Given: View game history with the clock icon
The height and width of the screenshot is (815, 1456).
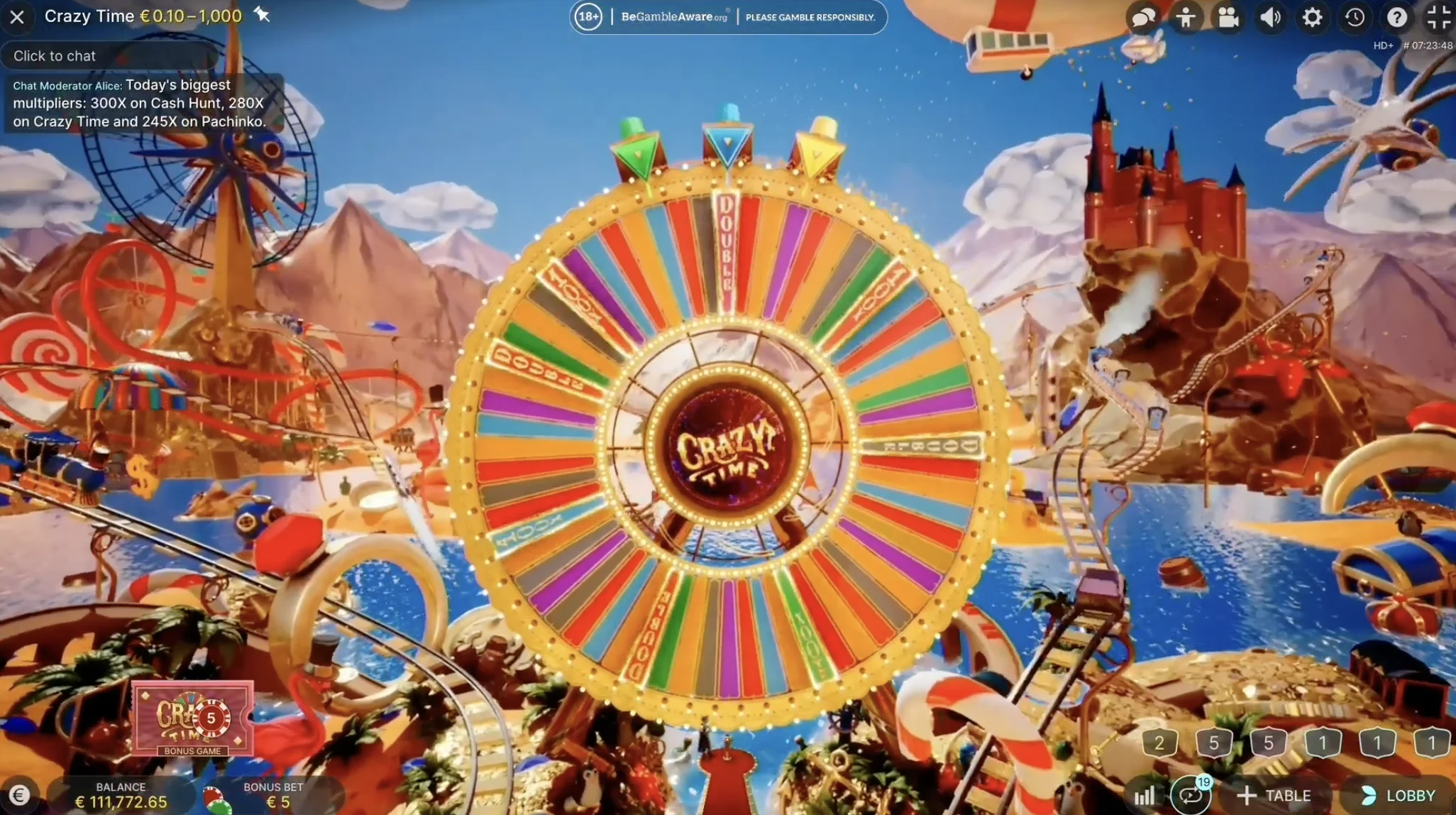Looking at the screenshot, I should (1355, 18).
